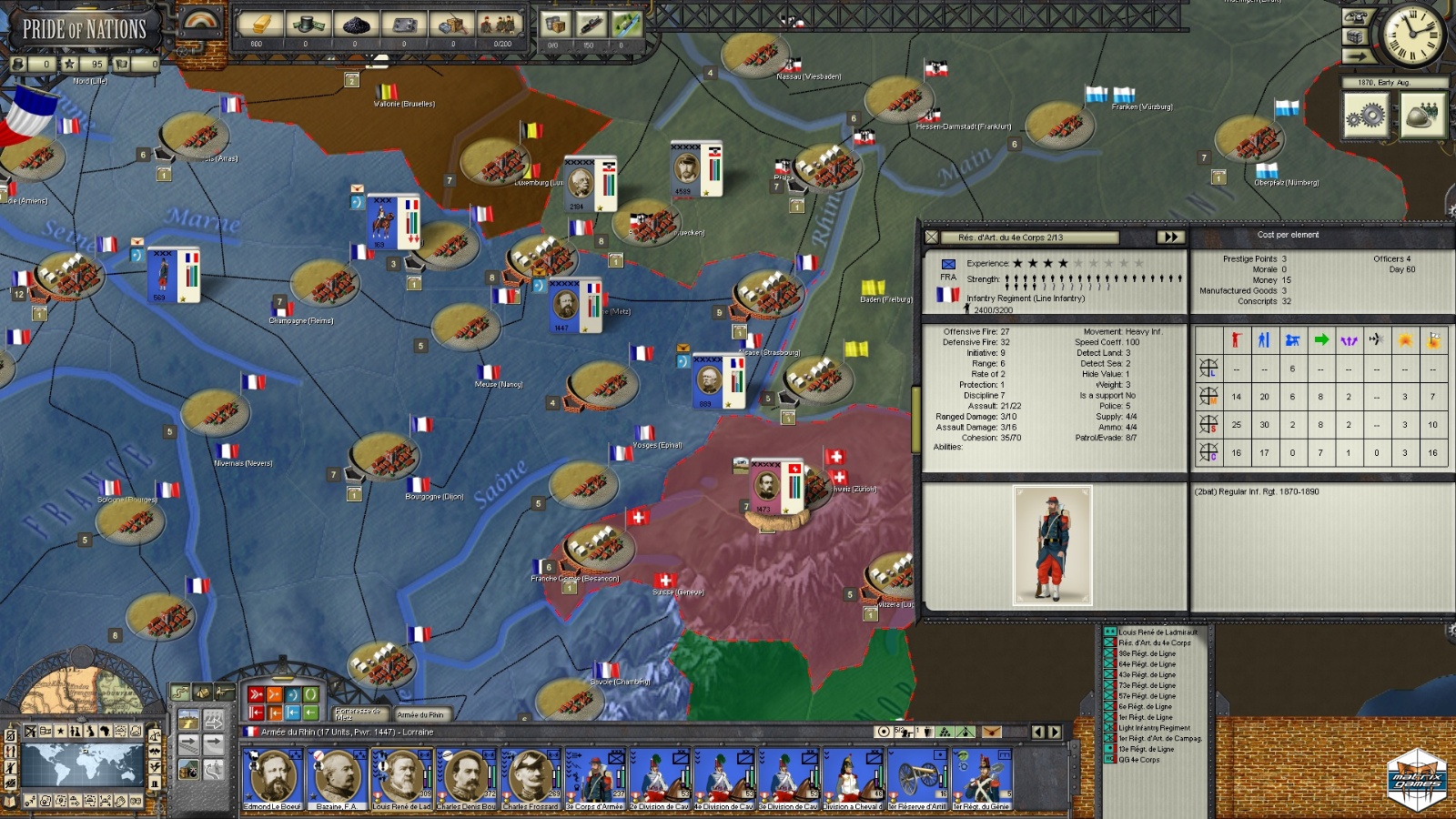Pick the 1er Régt. du Génie card

click(981, 778)
